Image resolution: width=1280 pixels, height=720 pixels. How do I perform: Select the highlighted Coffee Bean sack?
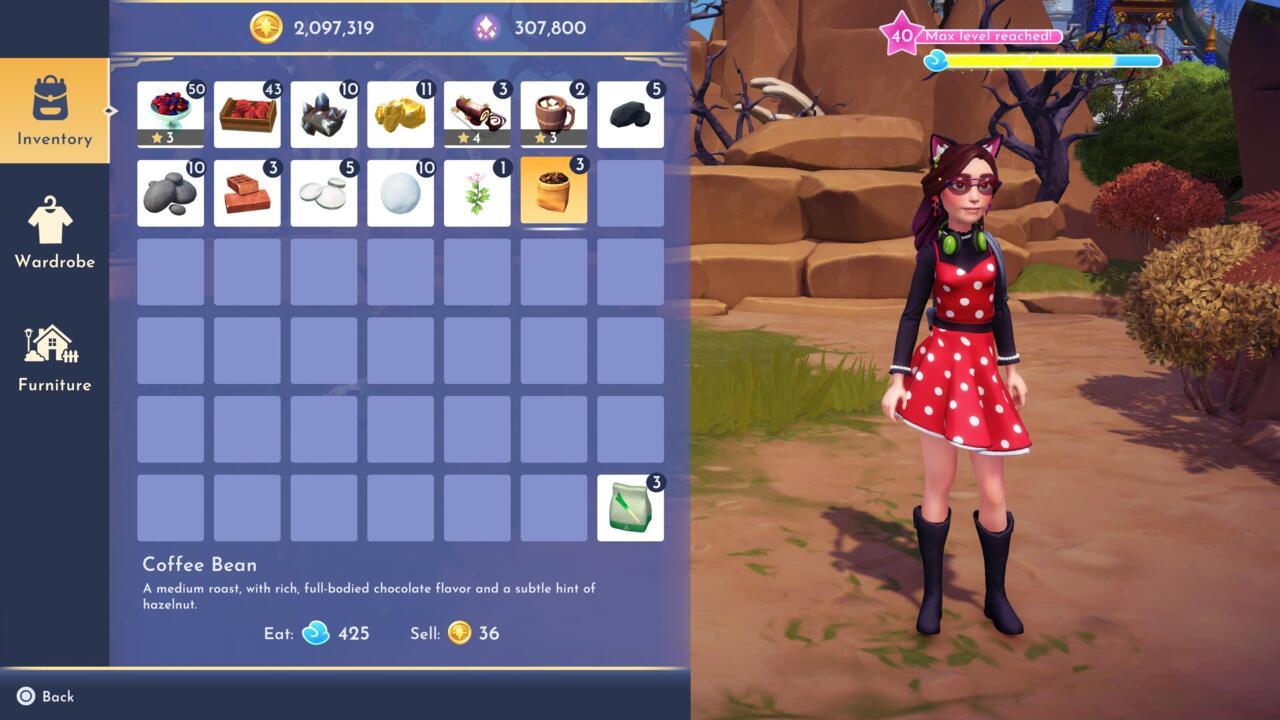(554, 193)
